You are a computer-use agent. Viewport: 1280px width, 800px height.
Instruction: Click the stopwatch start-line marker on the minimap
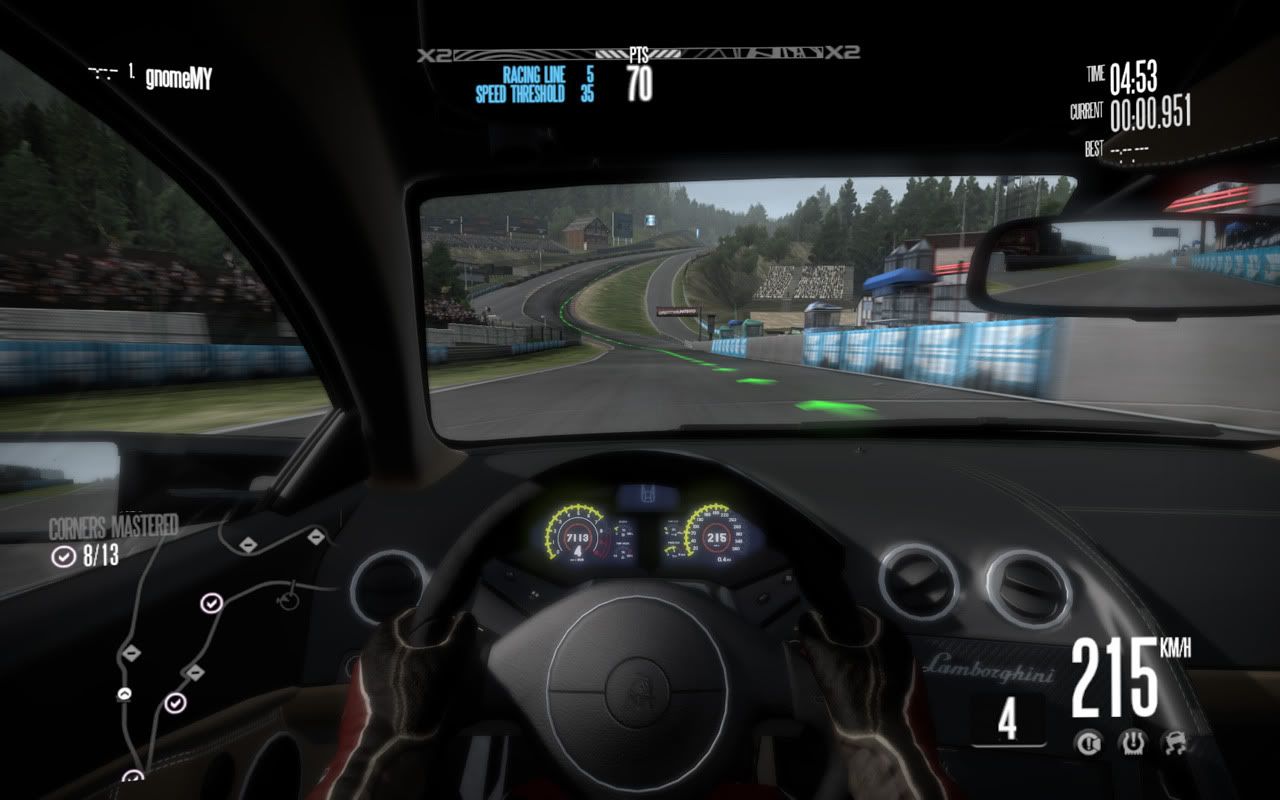point(289,599)
